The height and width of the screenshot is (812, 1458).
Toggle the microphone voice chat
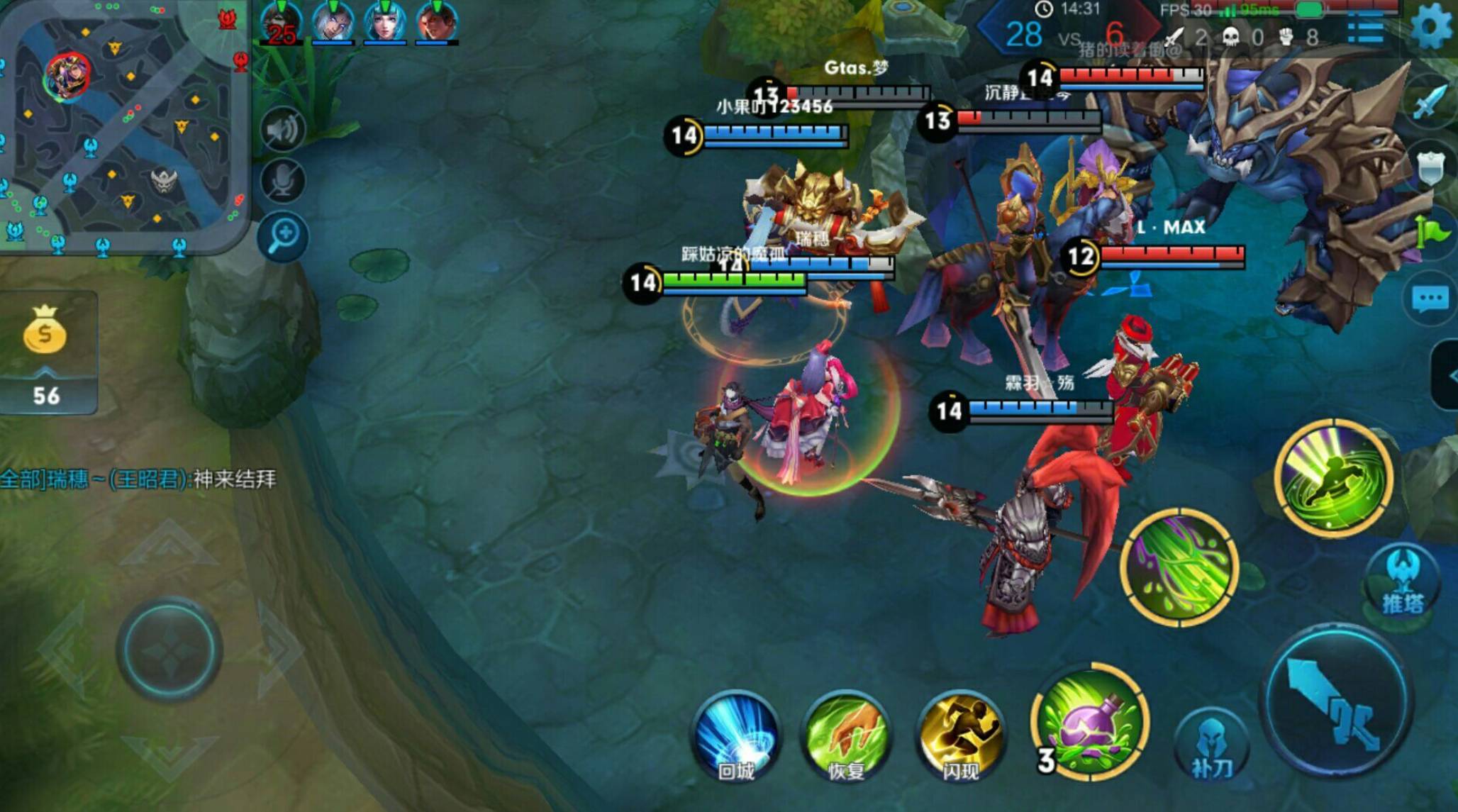(283, 182)
